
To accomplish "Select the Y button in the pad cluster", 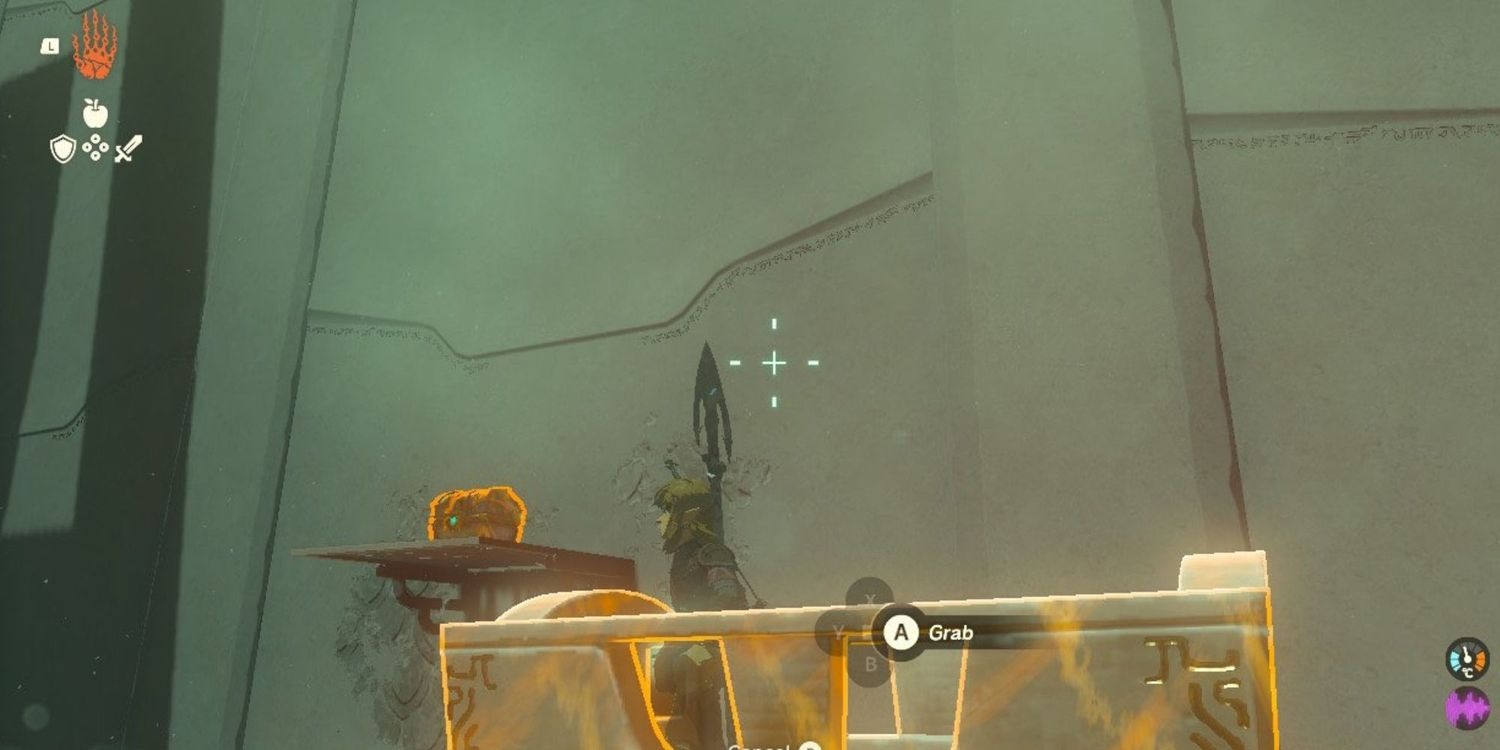I will click(838, 632).
